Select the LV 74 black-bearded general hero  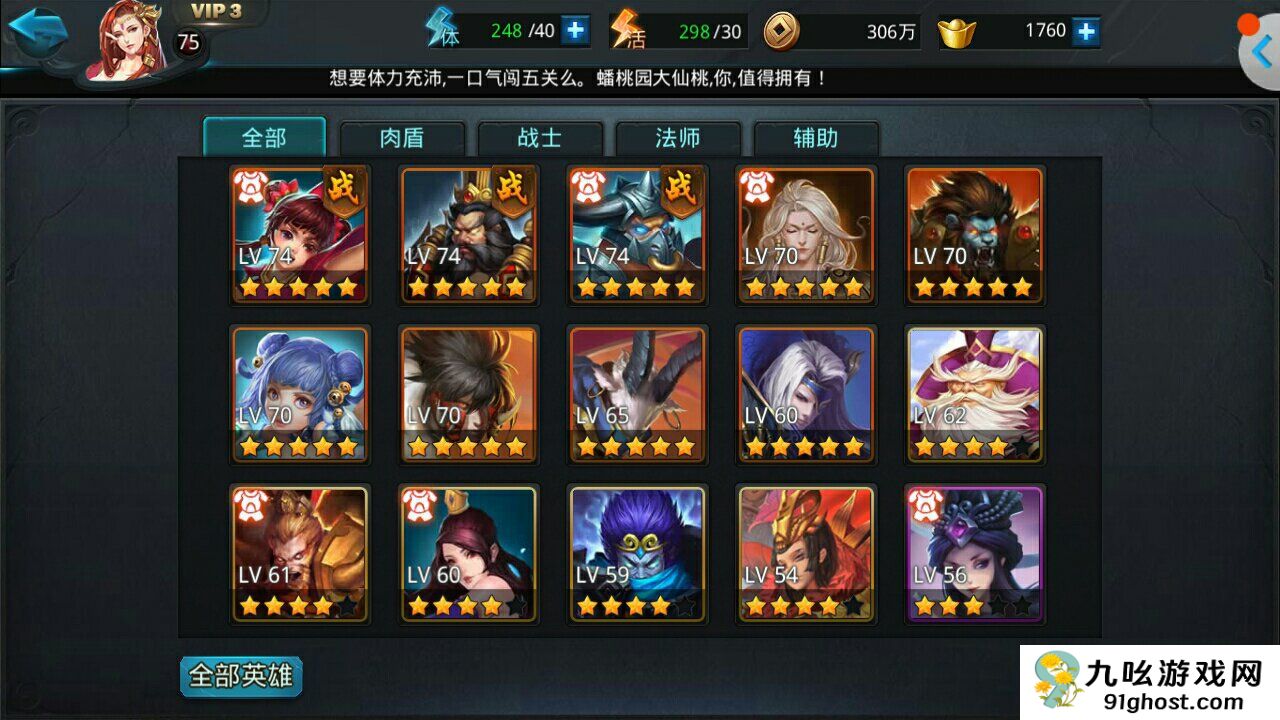468,235
